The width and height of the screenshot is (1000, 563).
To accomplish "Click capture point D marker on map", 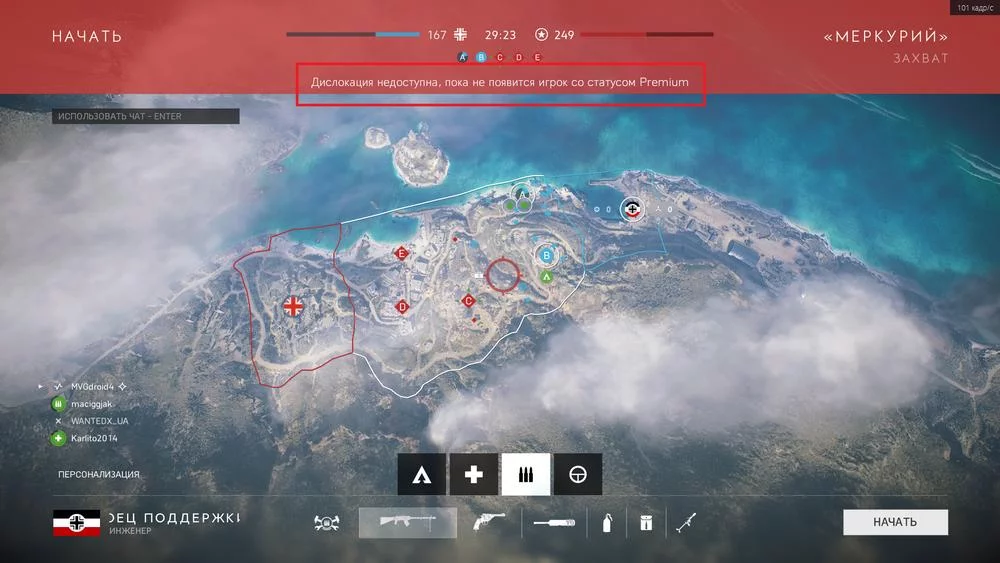I will tap(402, 307).
